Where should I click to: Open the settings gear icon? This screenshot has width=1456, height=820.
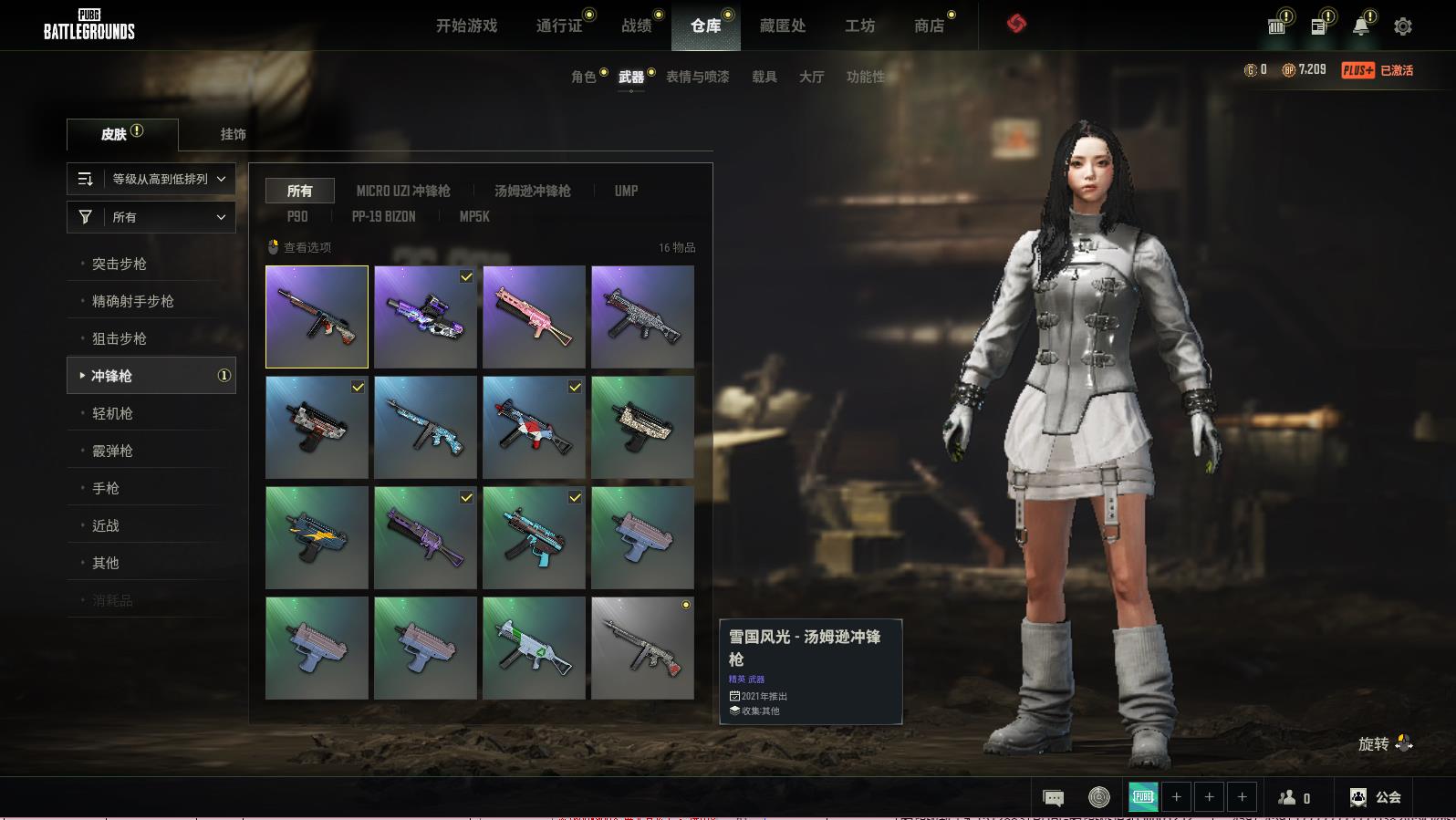[1402, 26]
